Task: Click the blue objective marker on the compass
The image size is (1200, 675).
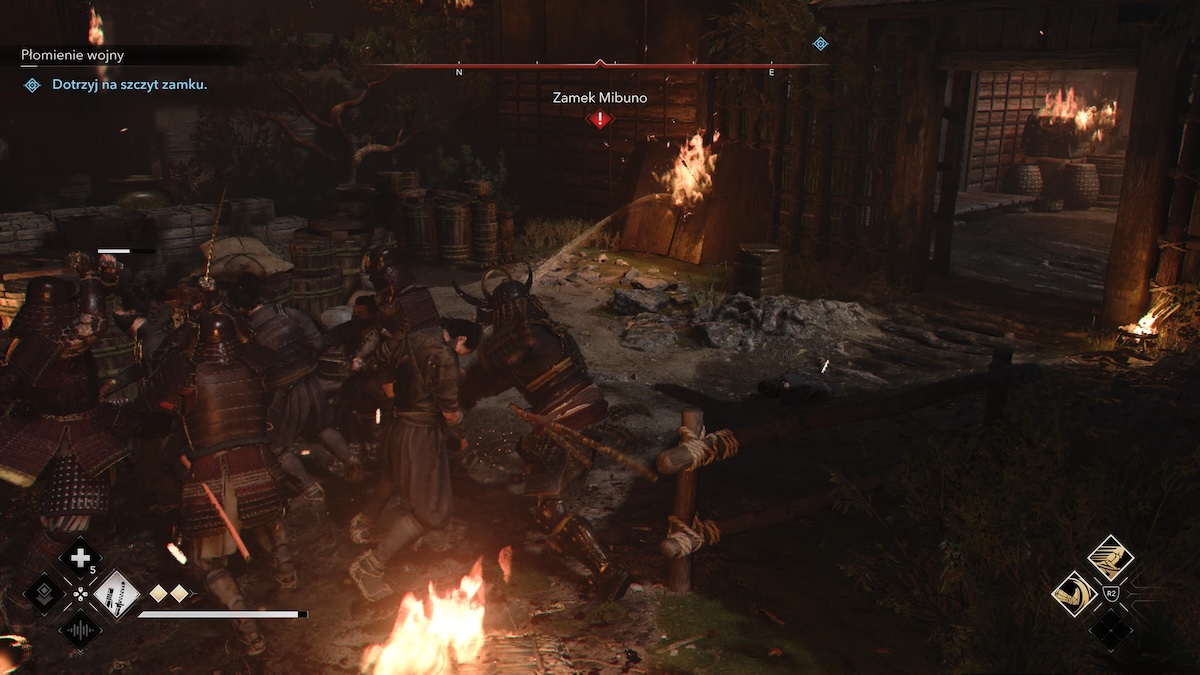Action: click(820, 43)
